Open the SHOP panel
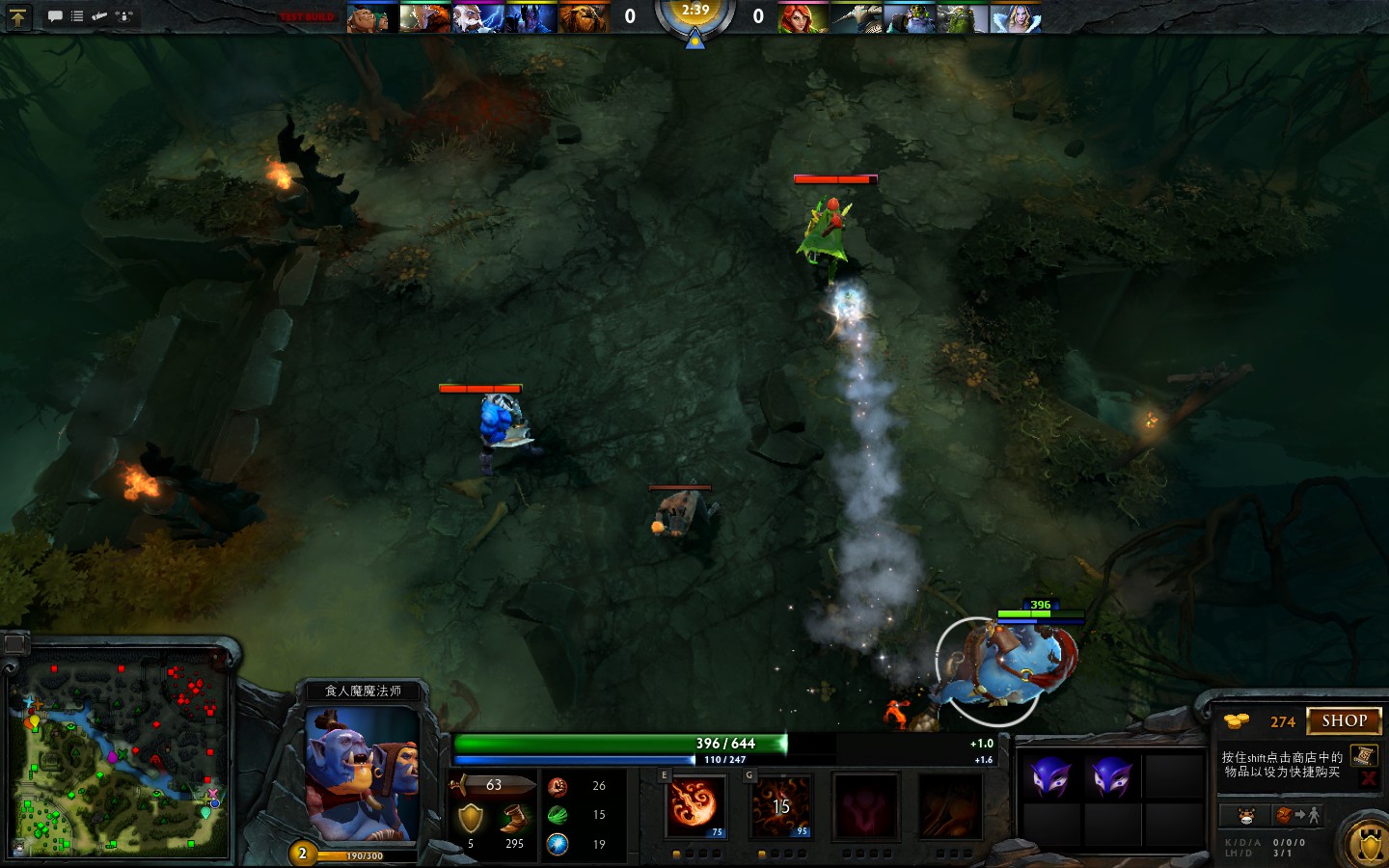 pyautogui.click(x=1344, y=720)
